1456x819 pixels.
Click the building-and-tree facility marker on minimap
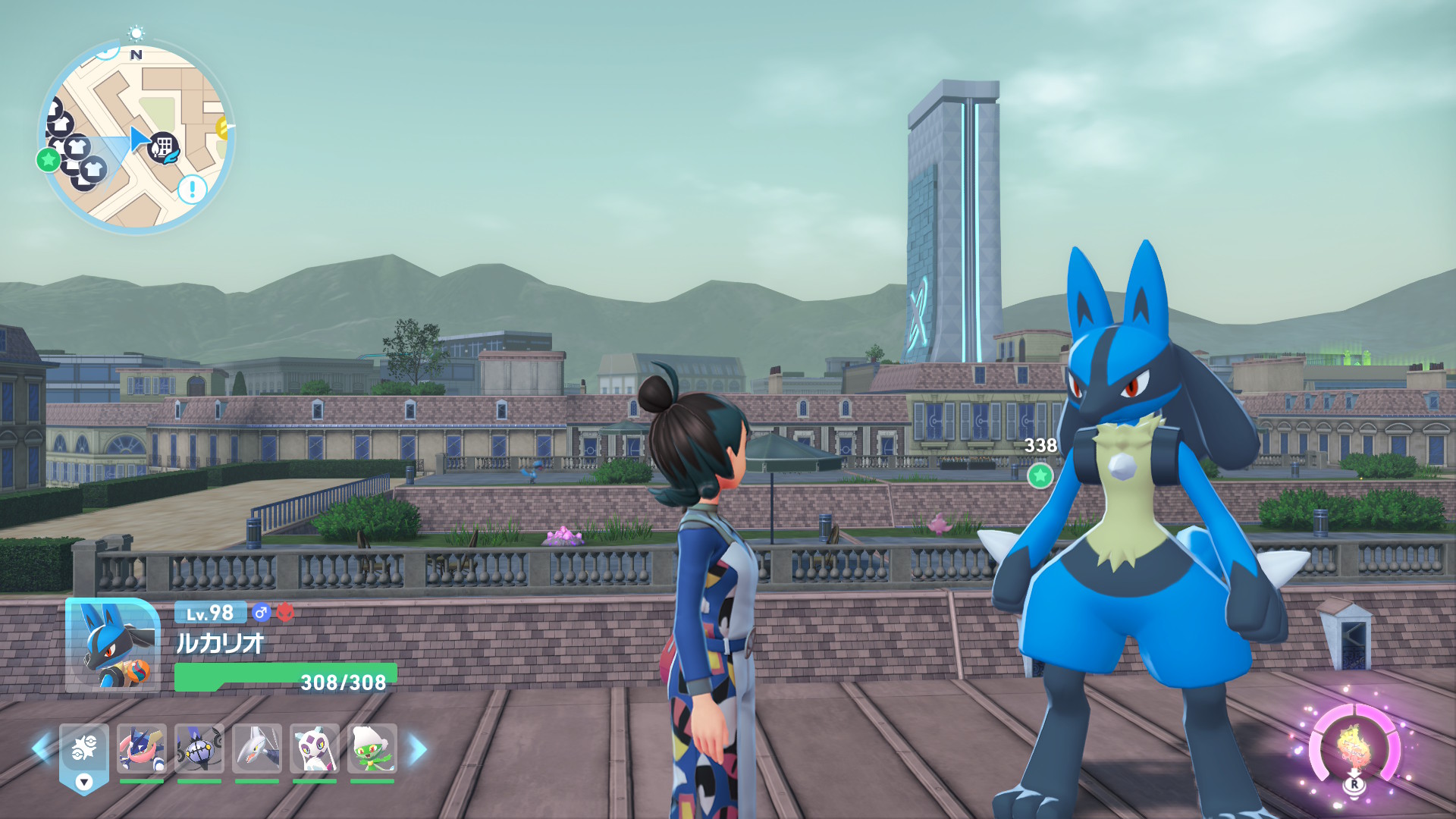tap(163, 147)
